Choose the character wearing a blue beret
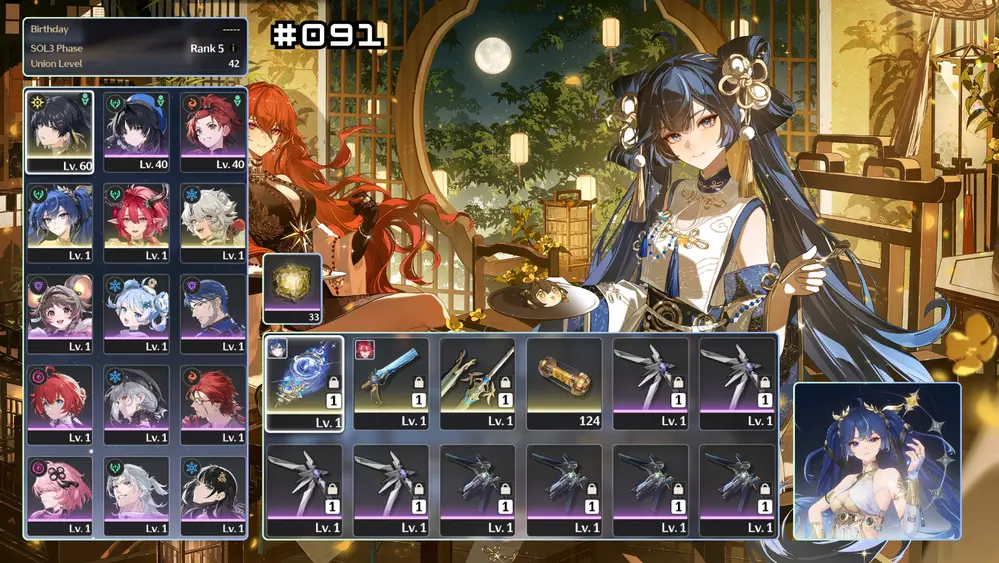This screenshot has height=563, width=999. pyautogui.click(x=136, y=132)
